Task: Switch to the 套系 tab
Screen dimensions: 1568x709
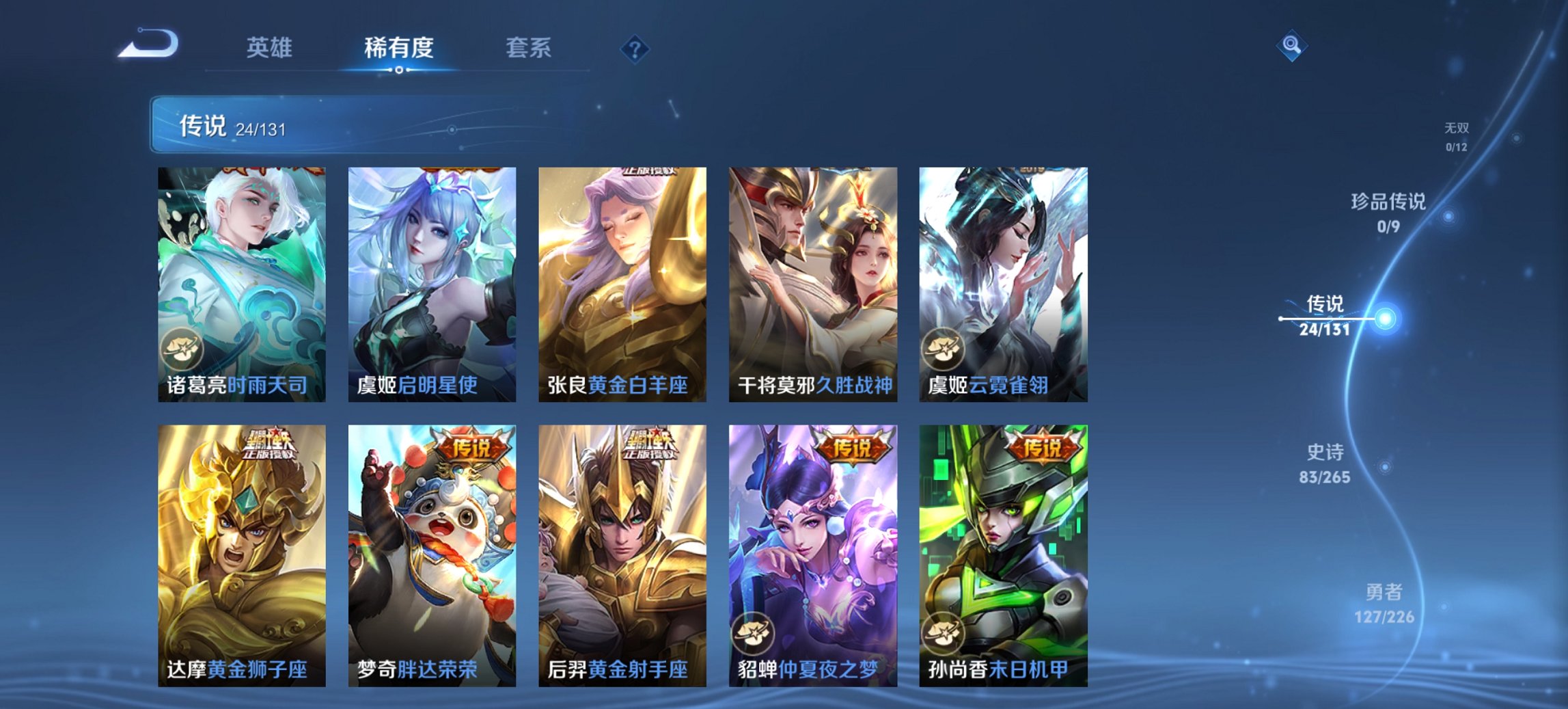Action: point(528,47)
